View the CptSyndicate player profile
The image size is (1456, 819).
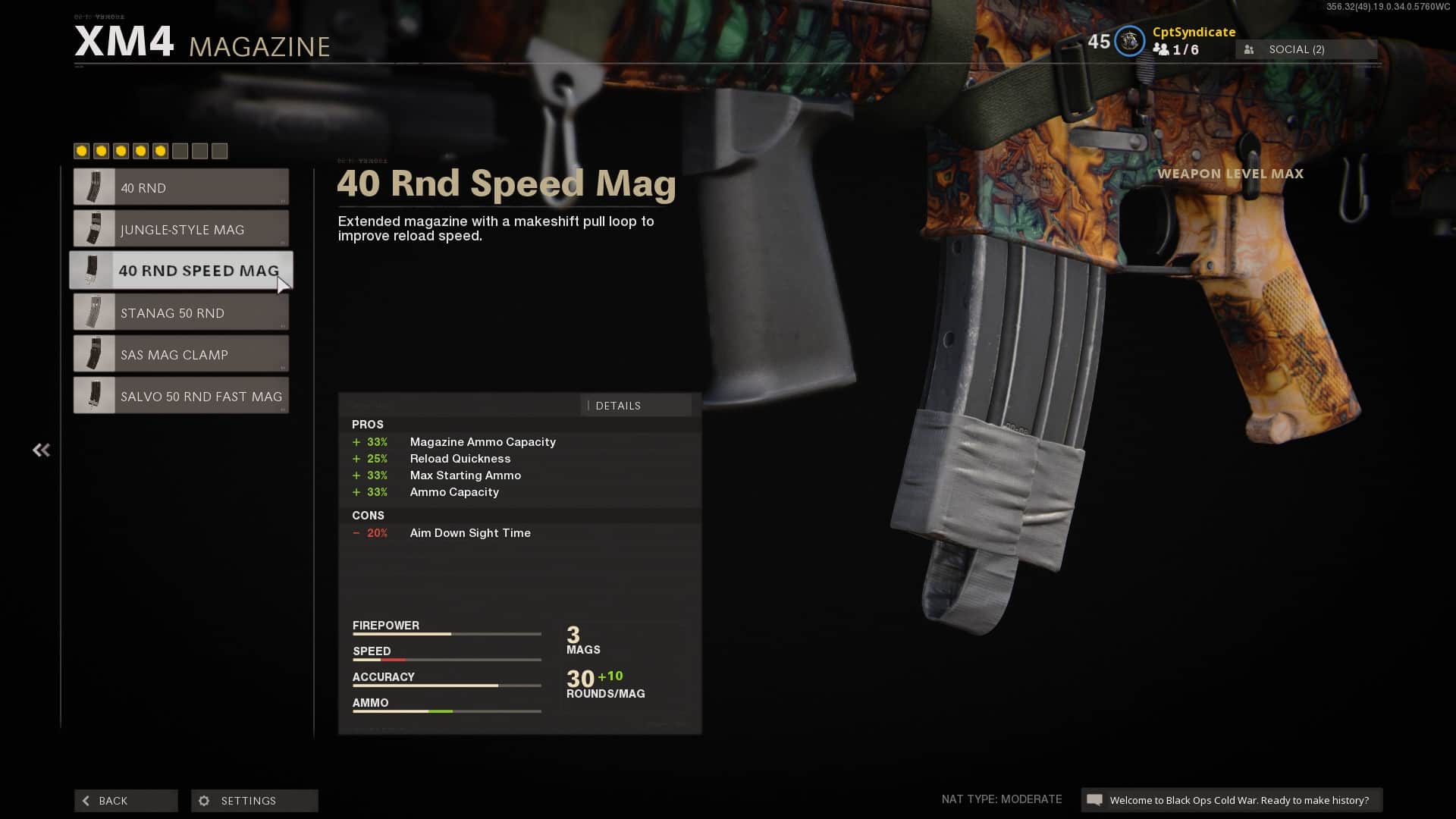pyautogui.click(x=1193, y=32)
